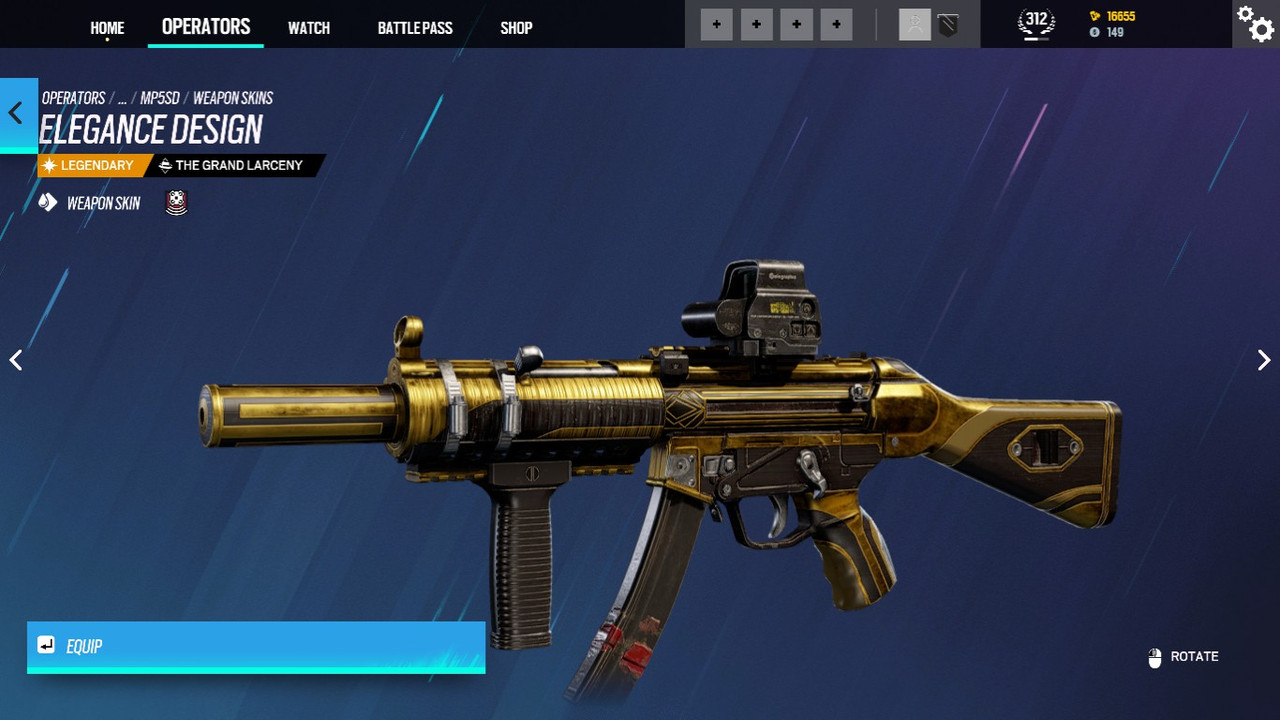Open The Grand Larceny collection tag
Viewport: 1280px width, 720px height.
coord(238,165)
